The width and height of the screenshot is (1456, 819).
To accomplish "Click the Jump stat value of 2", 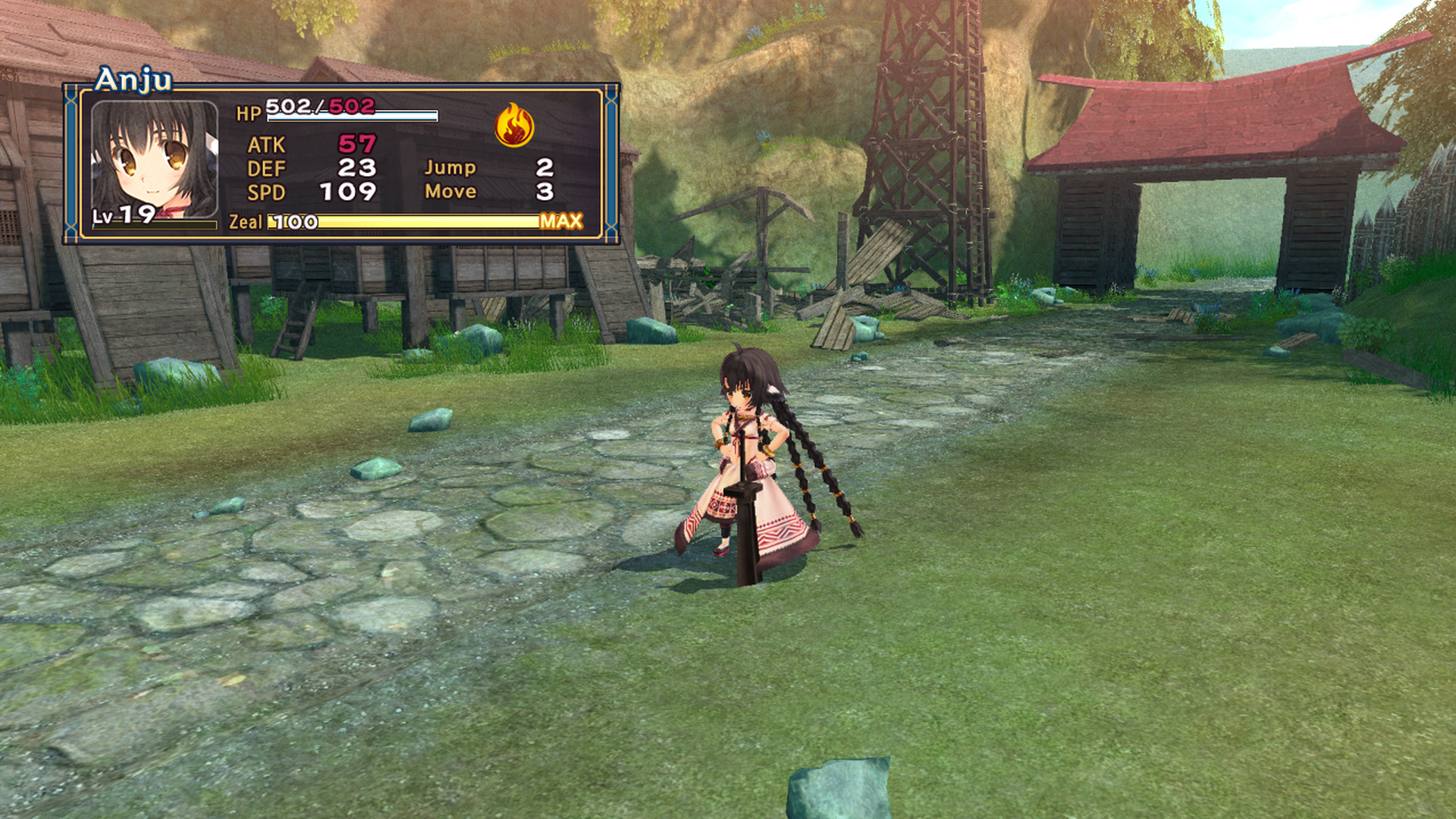I will coord(545,168).
